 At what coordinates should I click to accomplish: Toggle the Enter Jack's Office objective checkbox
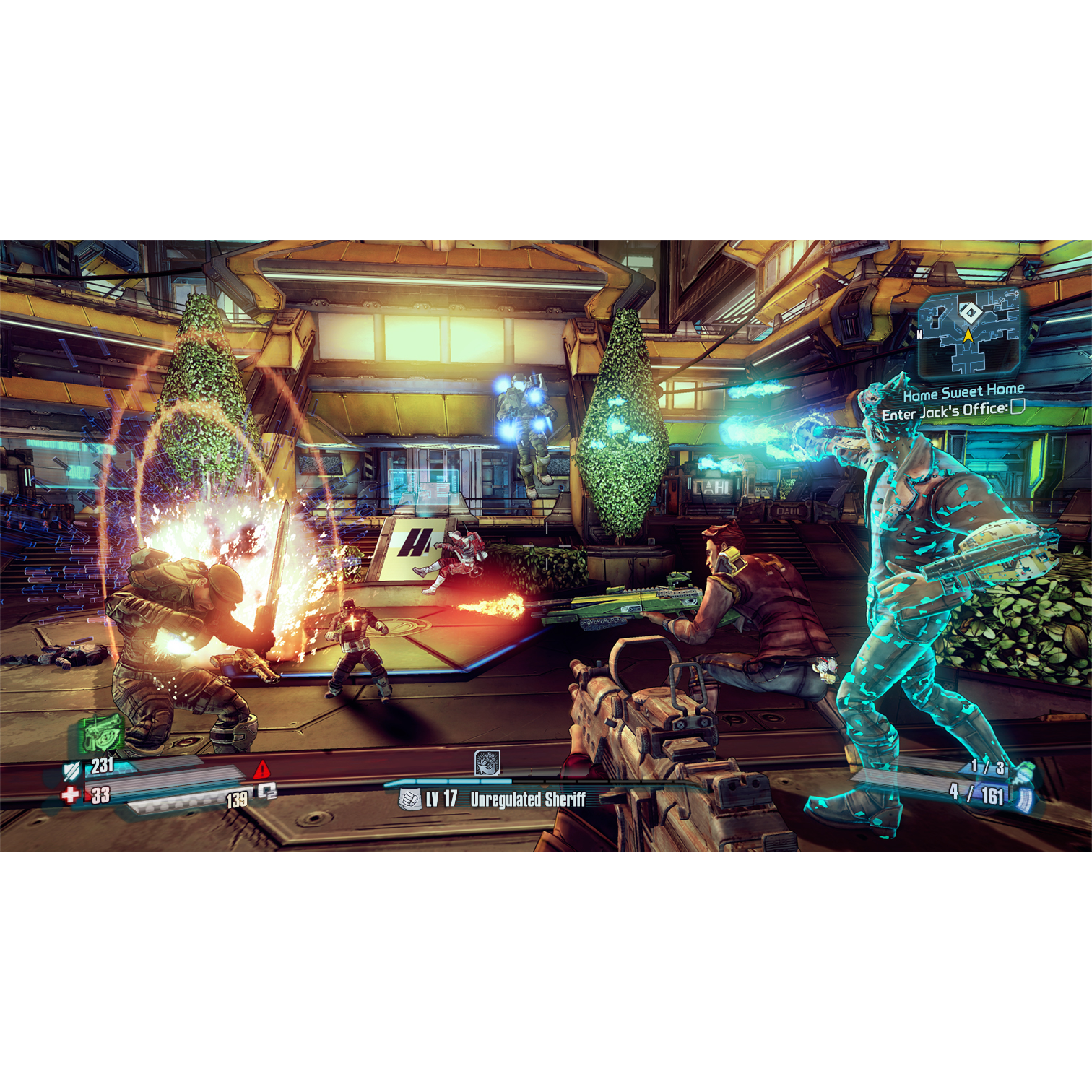1018,407
